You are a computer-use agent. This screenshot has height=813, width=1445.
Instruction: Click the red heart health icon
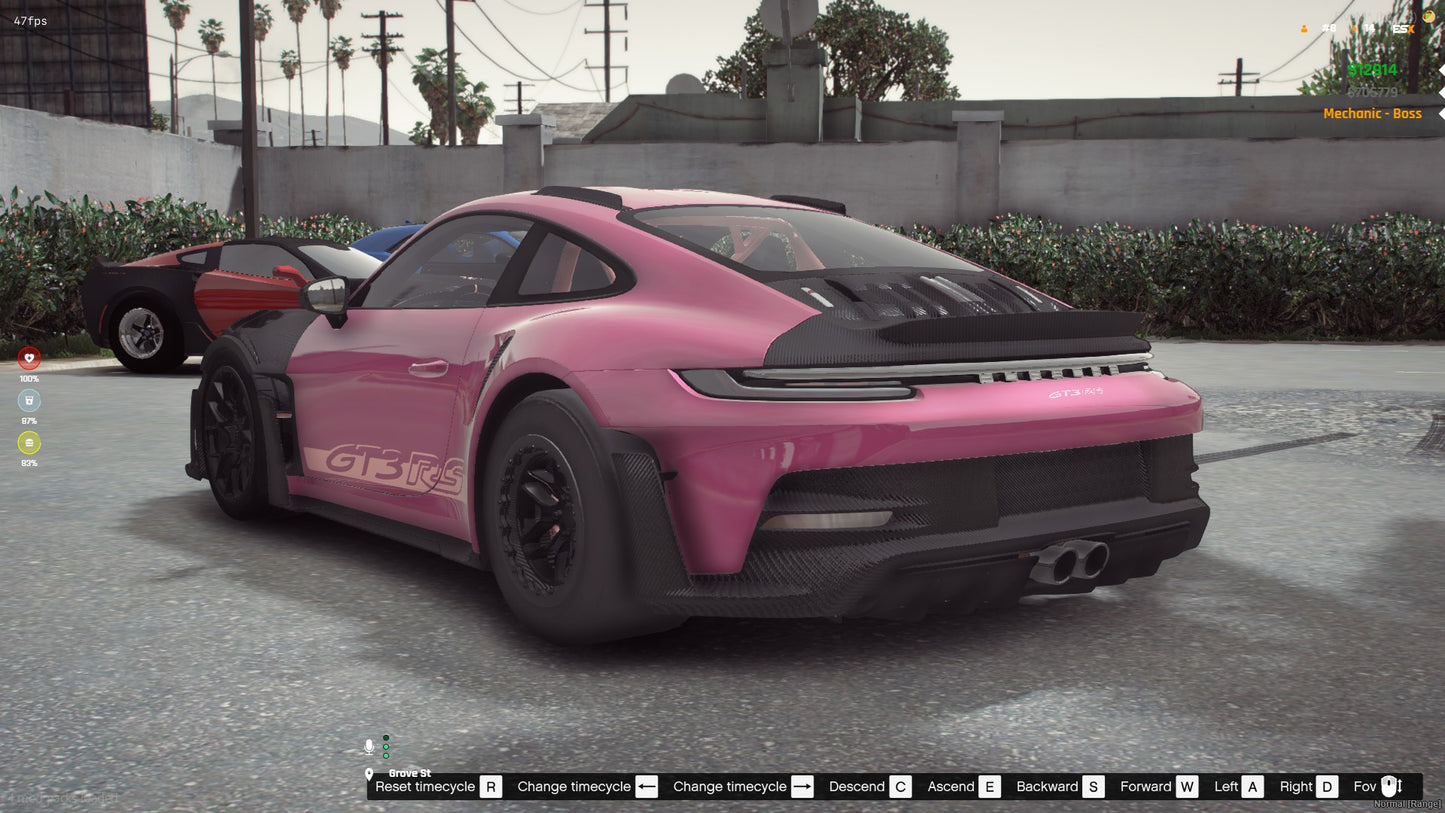[28, 357]
